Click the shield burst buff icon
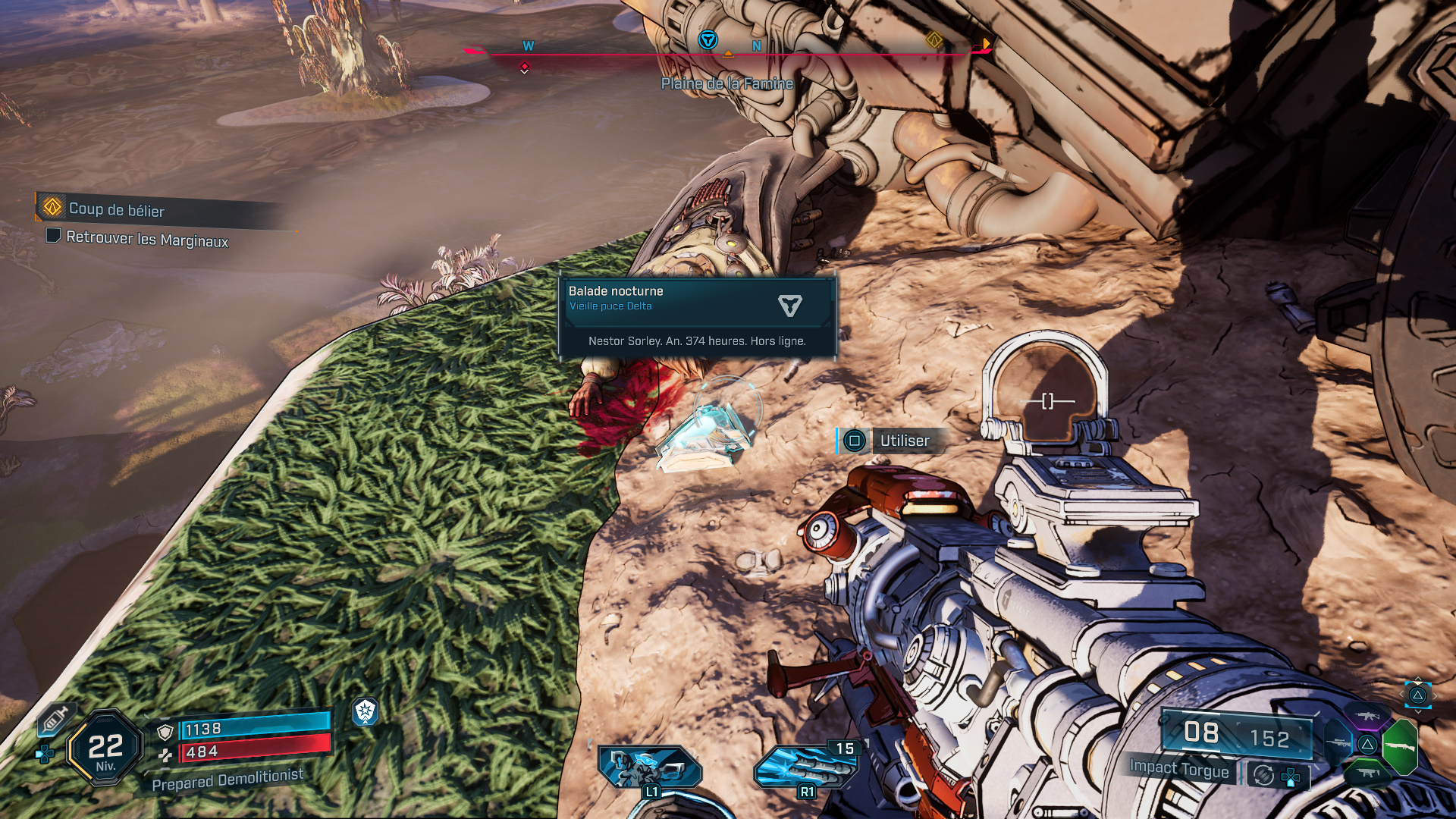This screenshot has width=1456, height=819. pyautogui.click(x=366, y=711)
